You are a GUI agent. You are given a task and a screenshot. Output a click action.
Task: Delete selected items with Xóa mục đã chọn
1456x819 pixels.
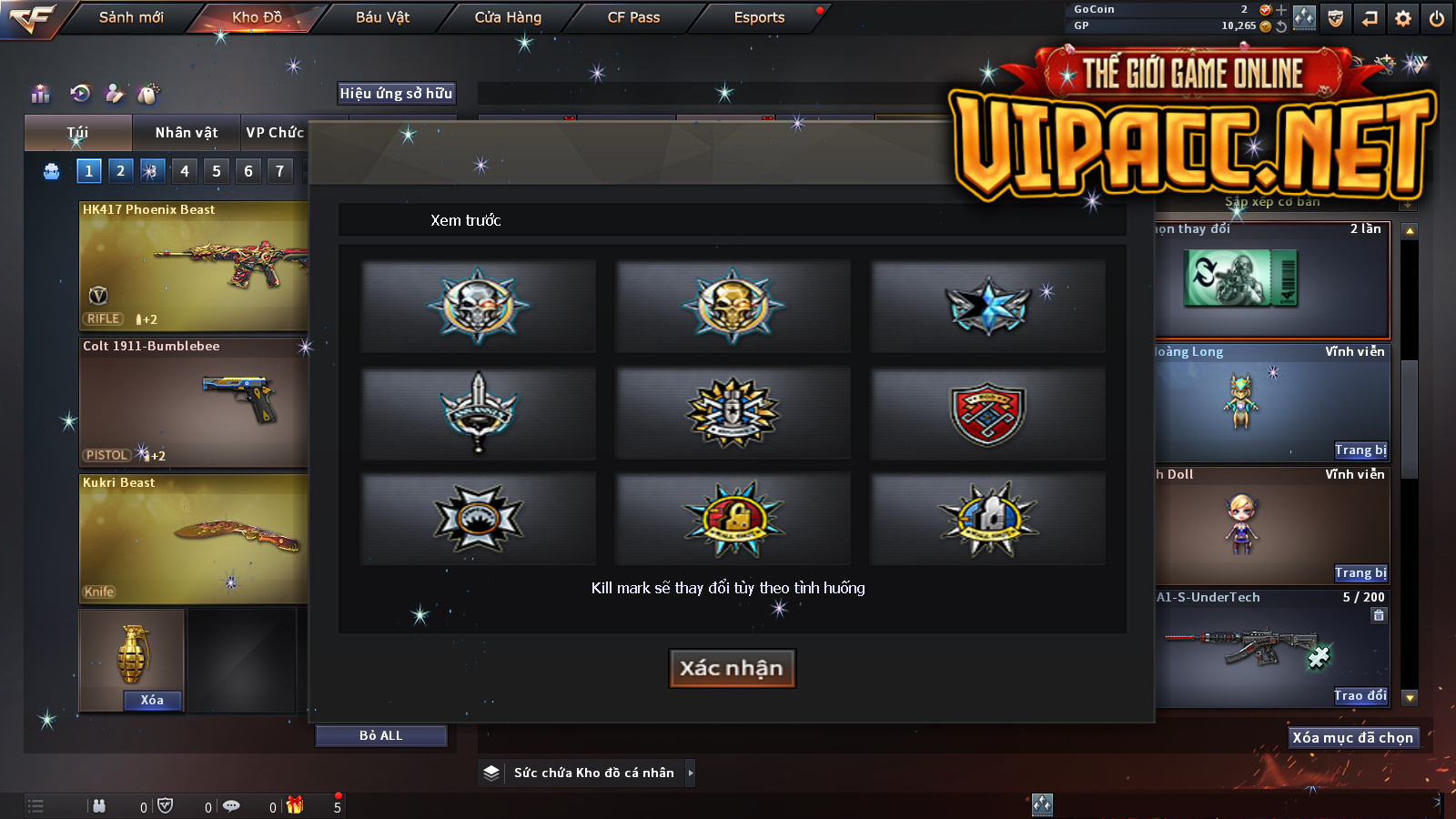click(1352, 737)
